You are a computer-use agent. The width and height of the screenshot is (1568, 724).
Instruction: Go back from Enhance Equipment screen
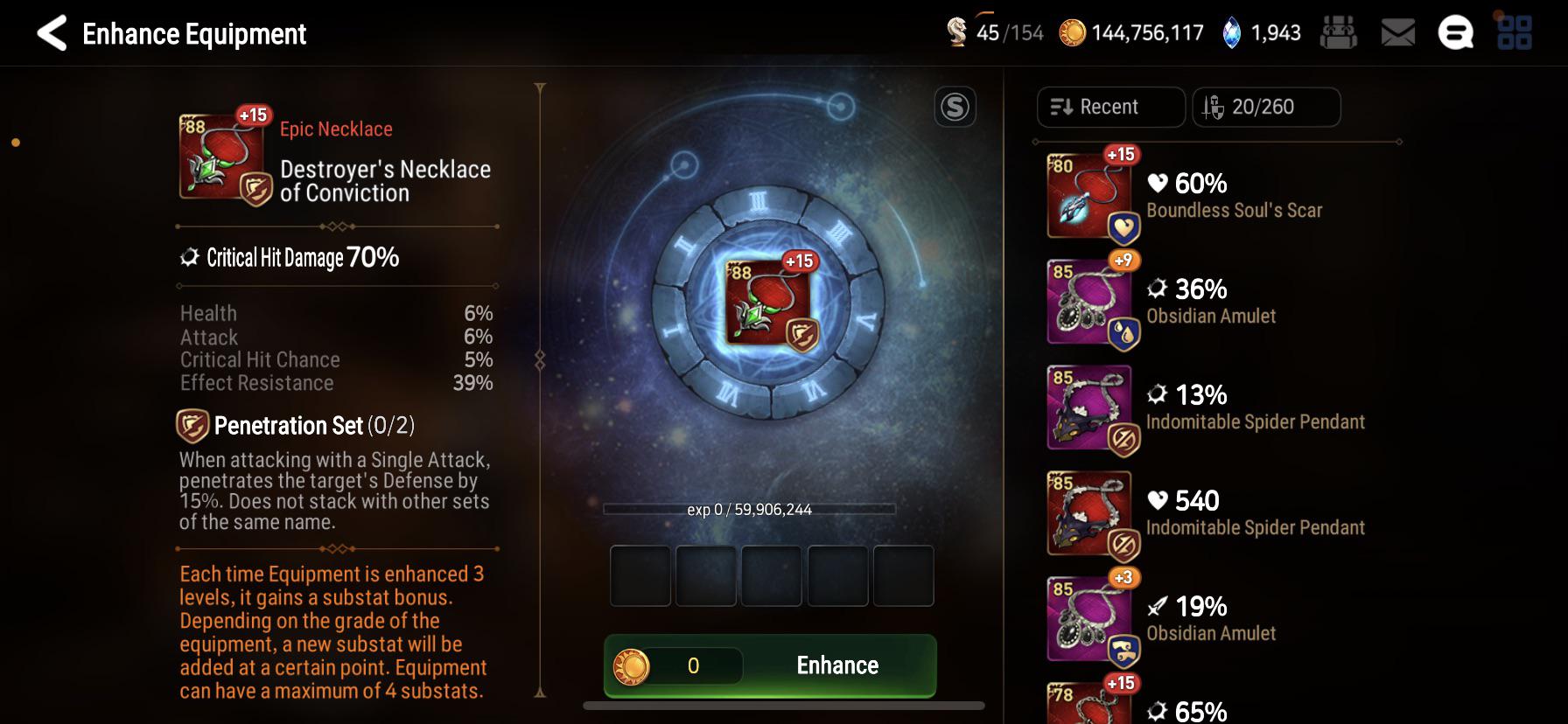[x=52, y=34]
